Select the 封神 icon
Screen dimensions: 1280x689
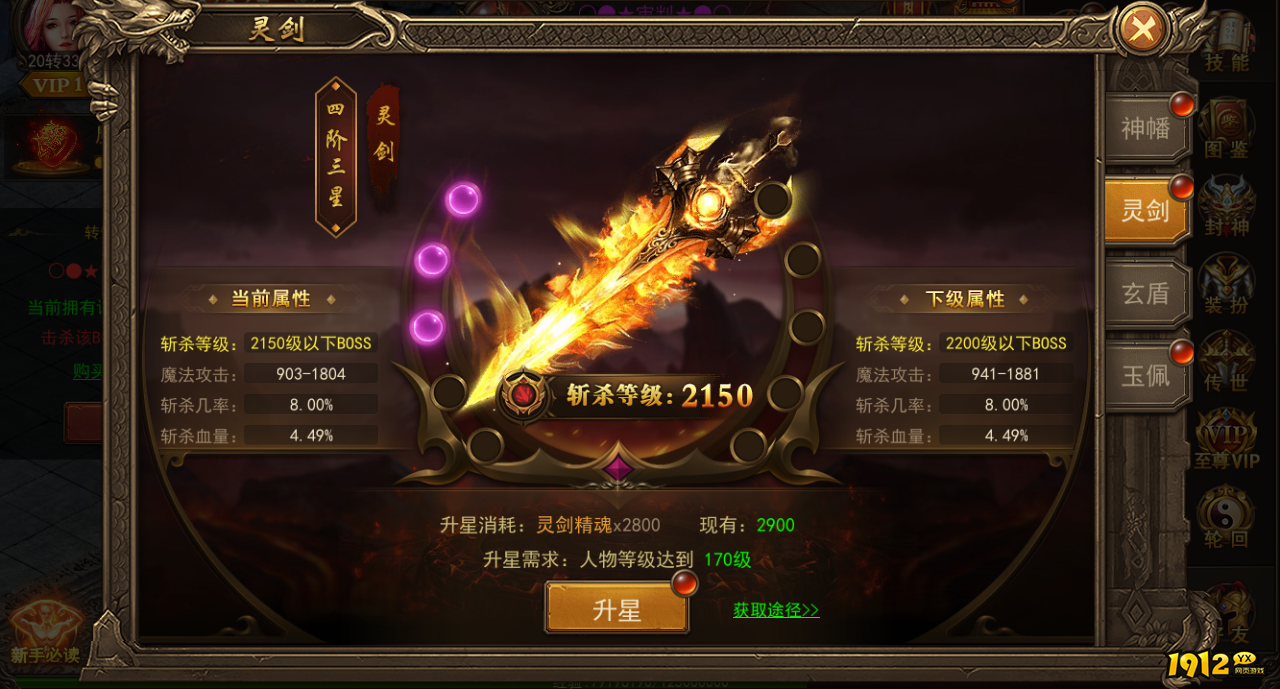click(x=1227, y=205)
